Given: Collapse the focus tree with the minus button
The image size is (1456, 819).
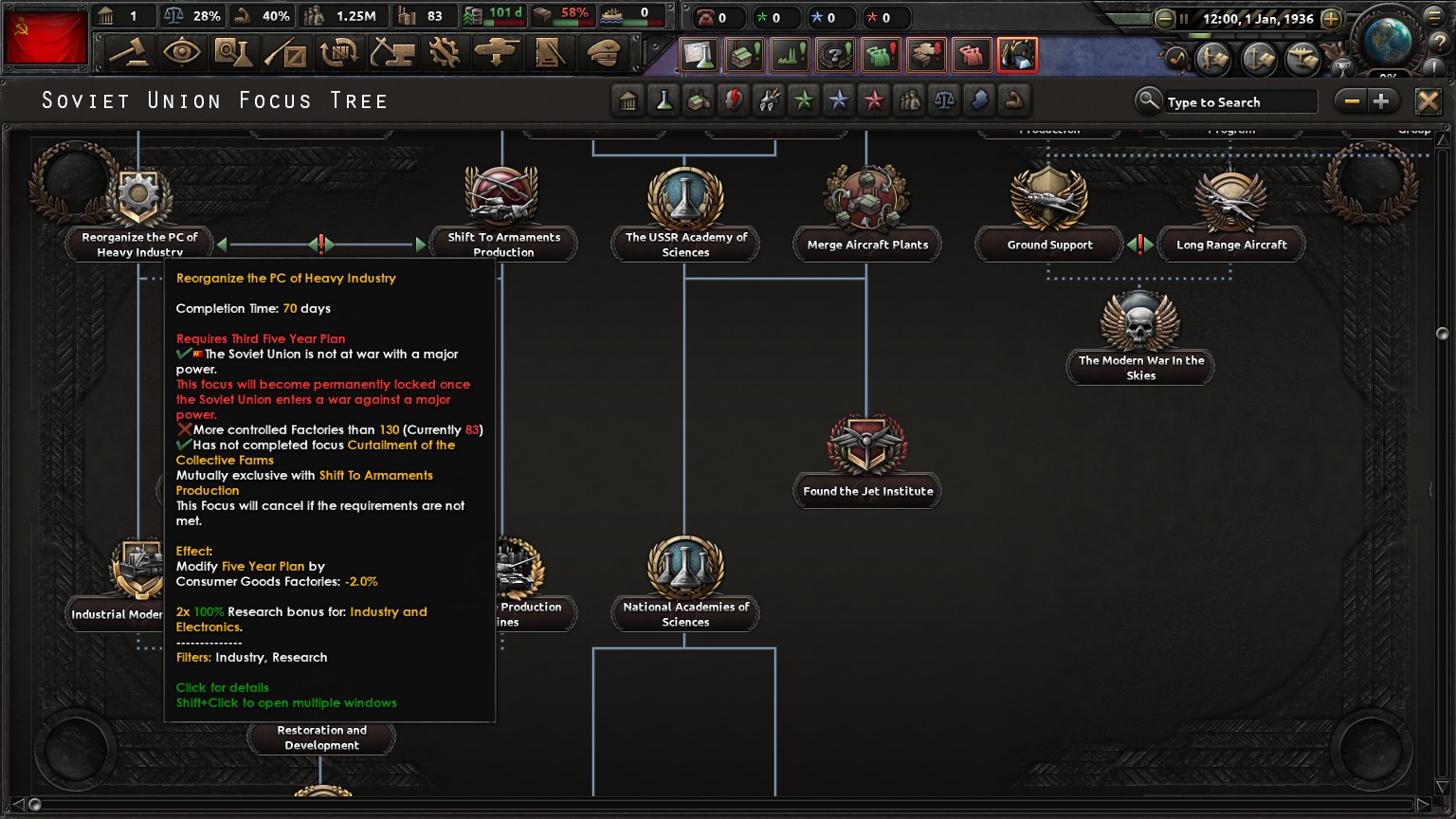Looking at the screenshot, I should (x=1352, y=100).
